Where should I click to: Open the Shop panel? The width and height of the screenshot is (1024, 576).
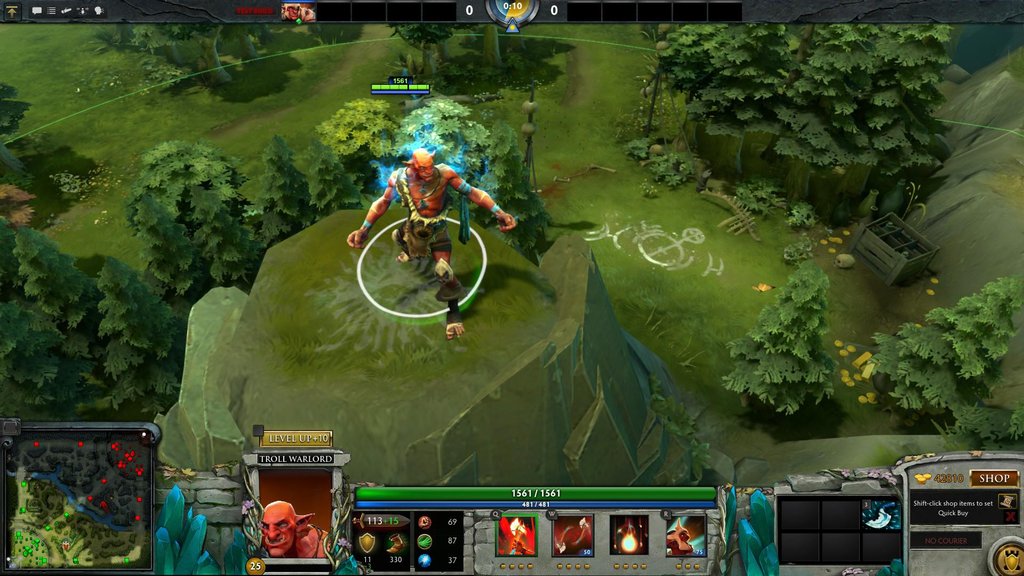pyautogui.click(x=992, y=479)
